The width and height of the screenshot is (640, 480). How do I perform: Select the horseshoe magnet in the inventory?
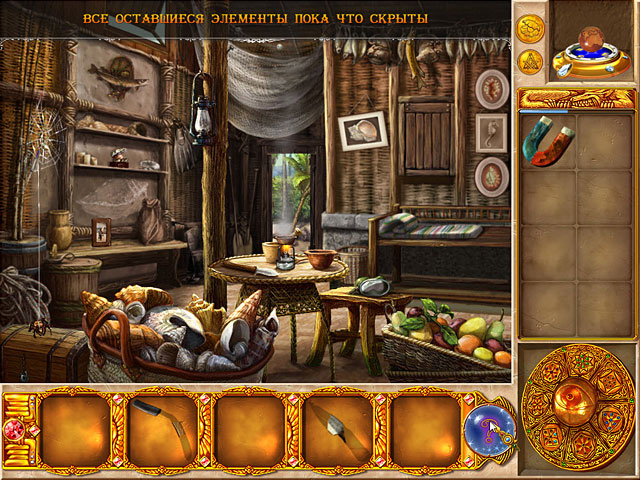tap(546, 143)
